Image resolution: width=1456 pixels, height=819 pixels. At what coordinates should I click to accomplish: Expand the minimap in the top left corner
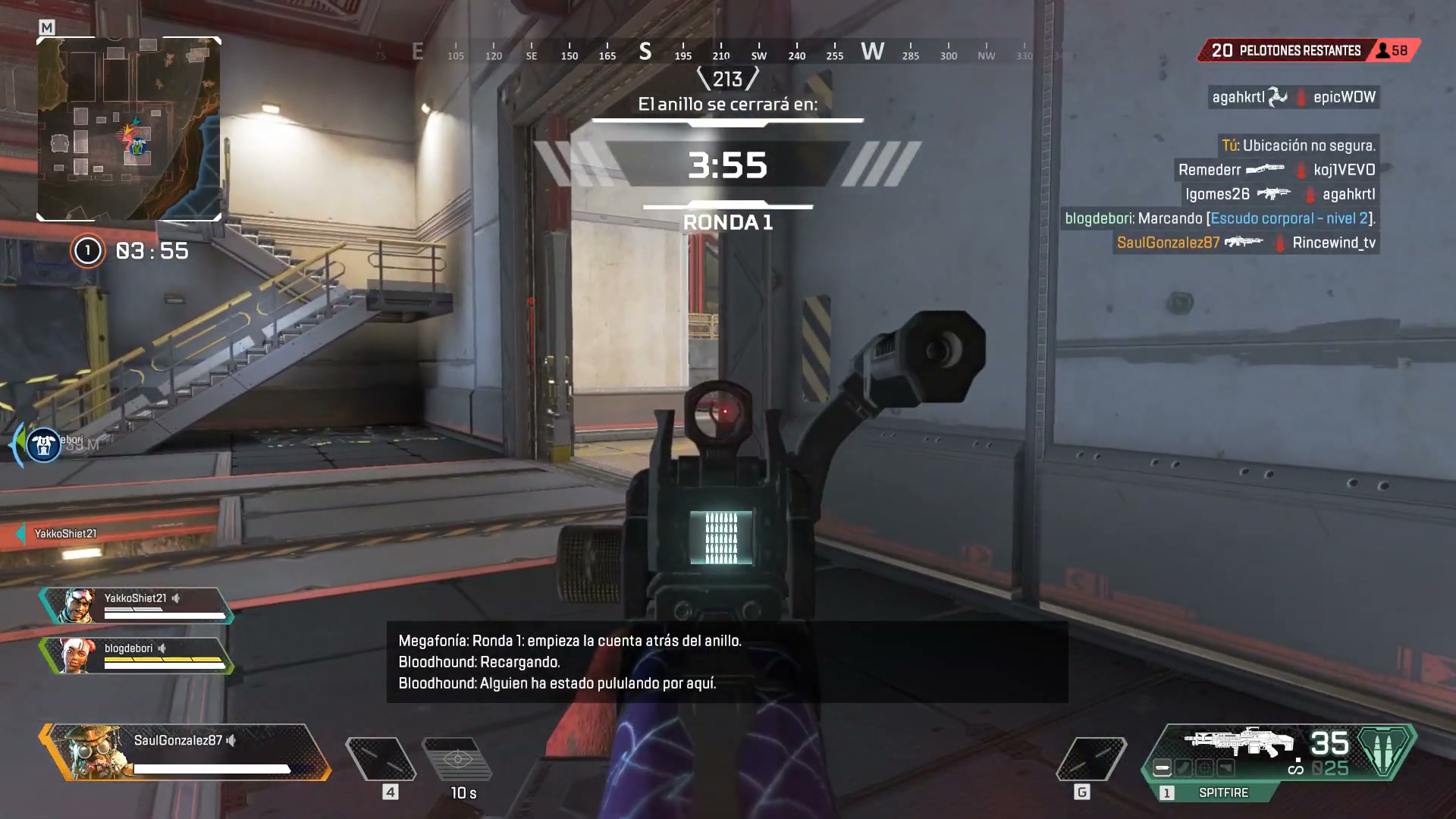tap(129, 129)
